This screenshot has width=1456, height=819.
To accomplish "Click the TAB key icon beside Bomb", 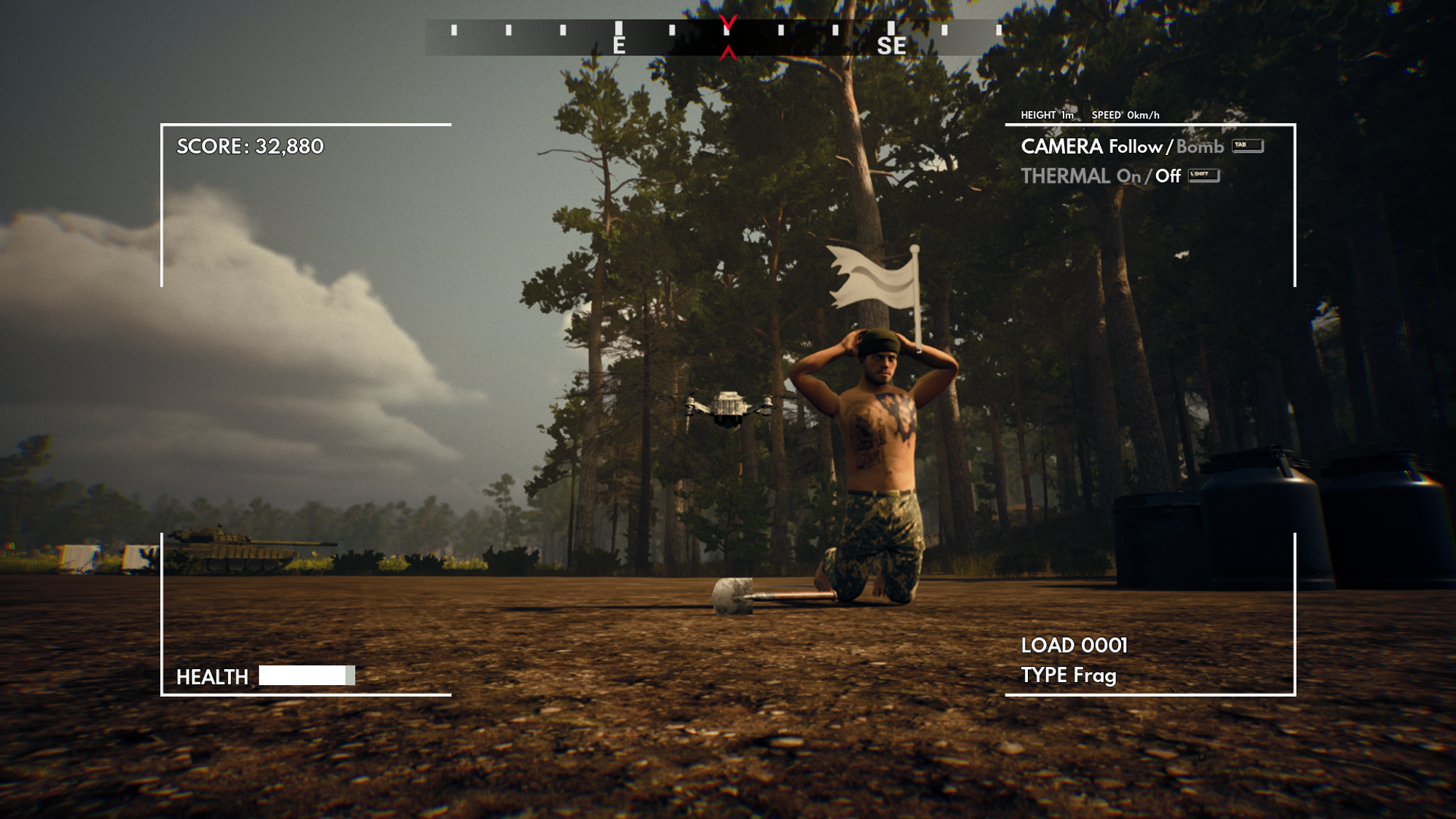I will coord(1247,146).
